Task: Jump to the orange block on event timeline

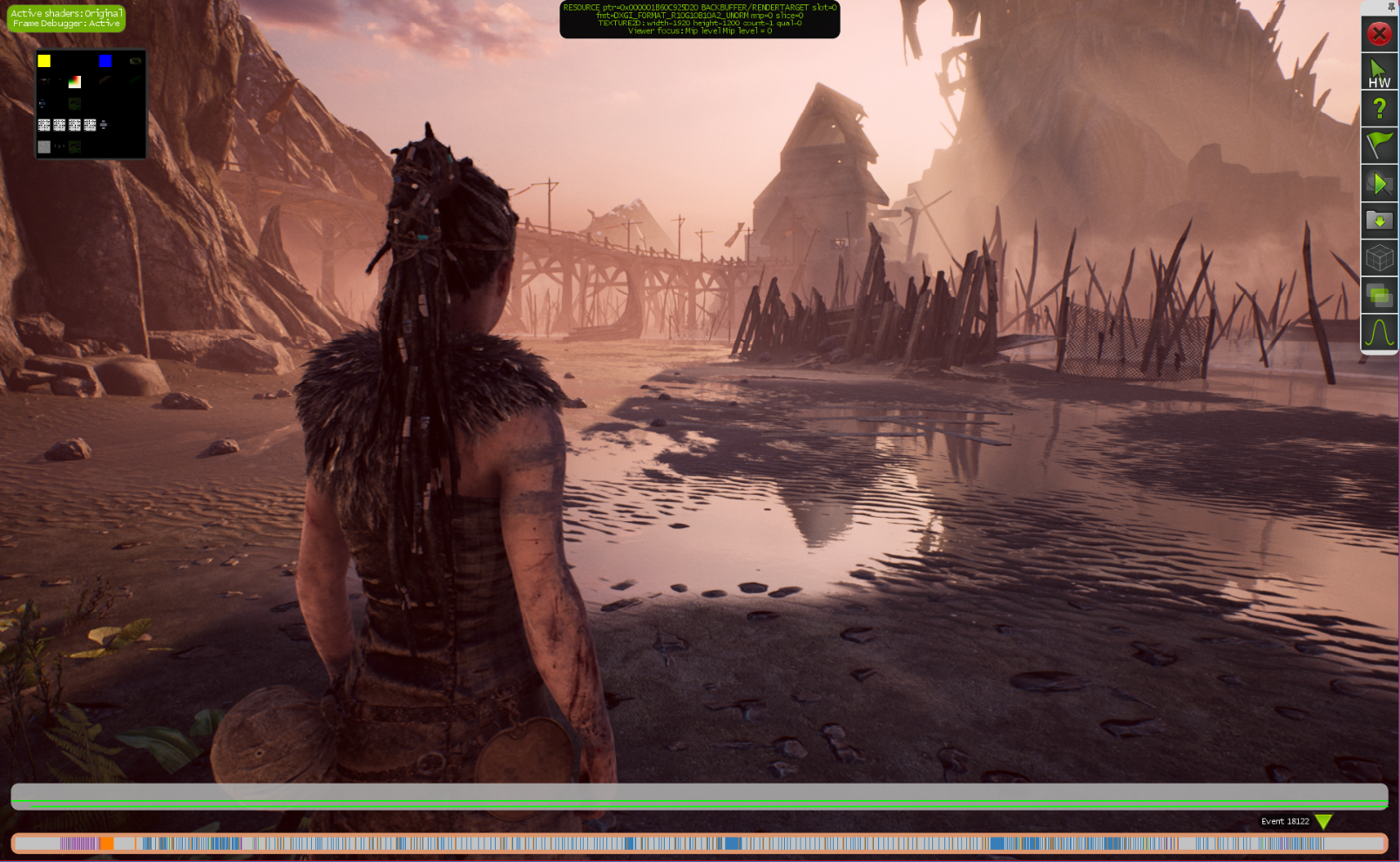Action: tap(106, 844)
